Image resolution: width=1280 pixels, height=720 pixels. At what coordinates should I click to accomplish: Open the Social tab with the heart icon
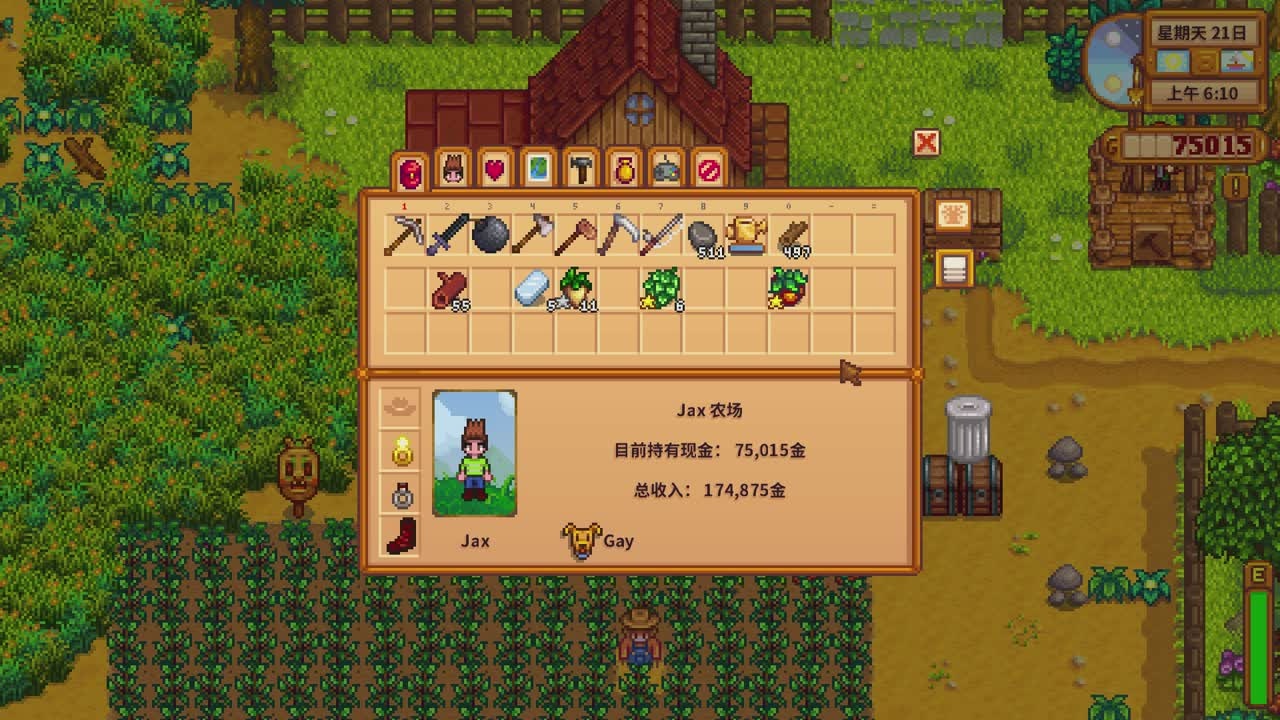(495, 170)
